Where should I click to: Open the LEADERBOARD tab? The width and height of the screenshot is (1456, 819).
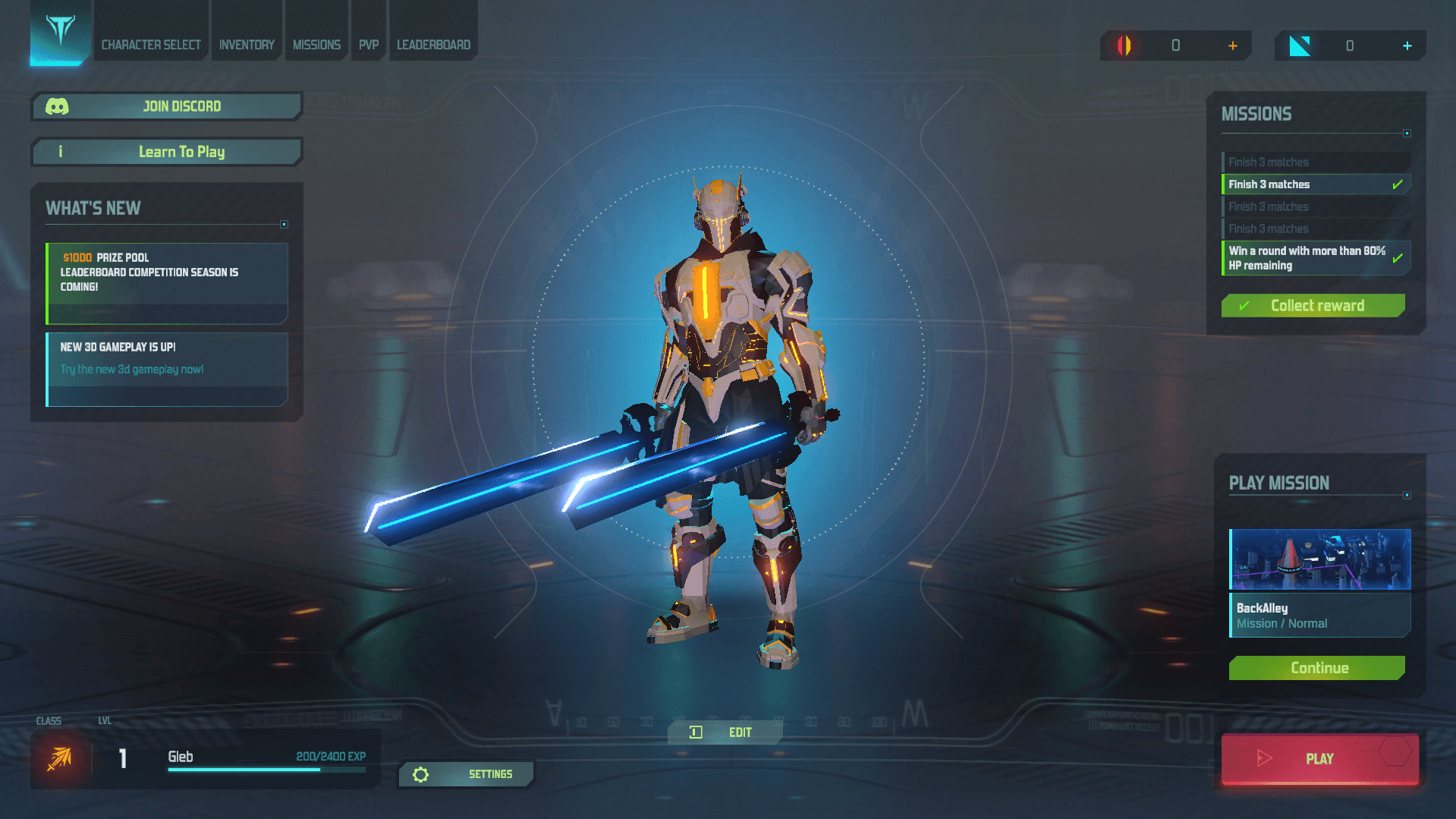(x=433, y=44)
